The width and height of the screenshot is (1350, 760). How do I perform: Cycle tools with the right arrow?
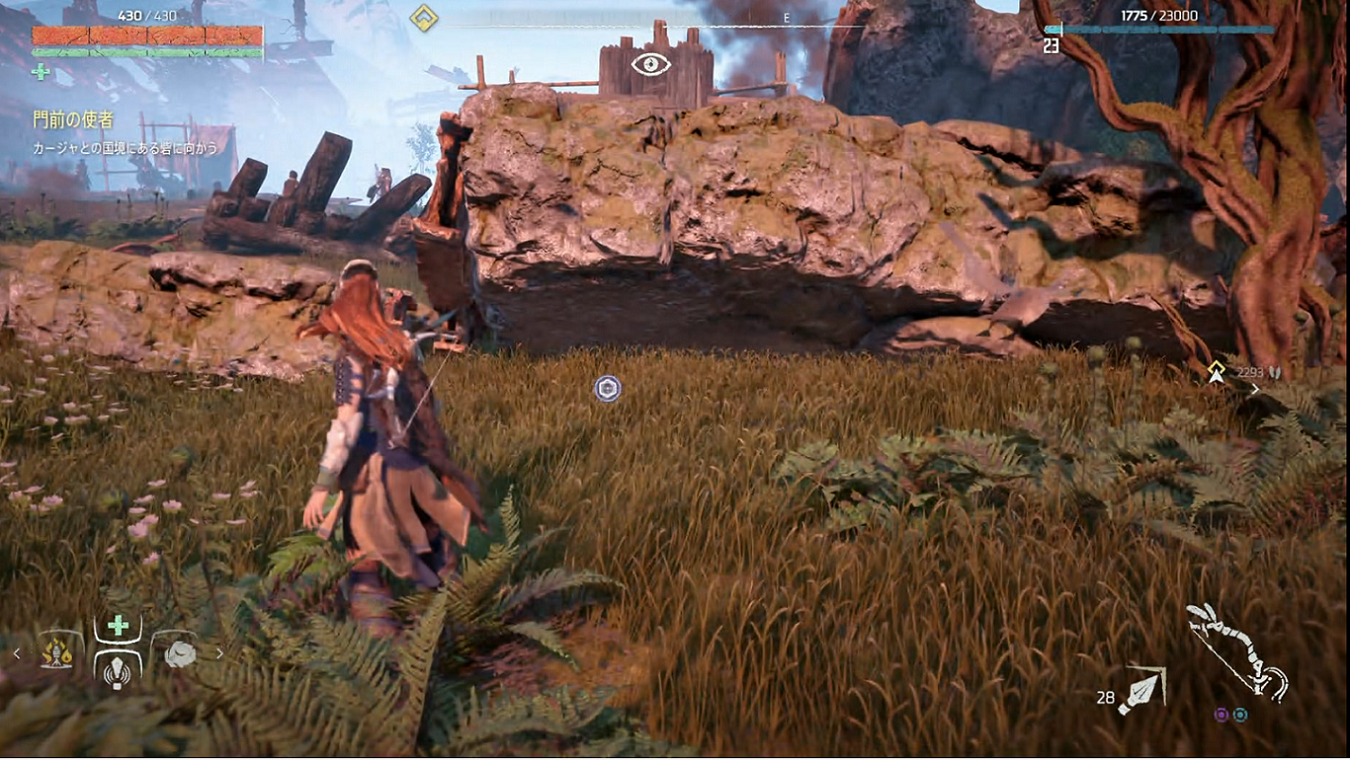220,654
